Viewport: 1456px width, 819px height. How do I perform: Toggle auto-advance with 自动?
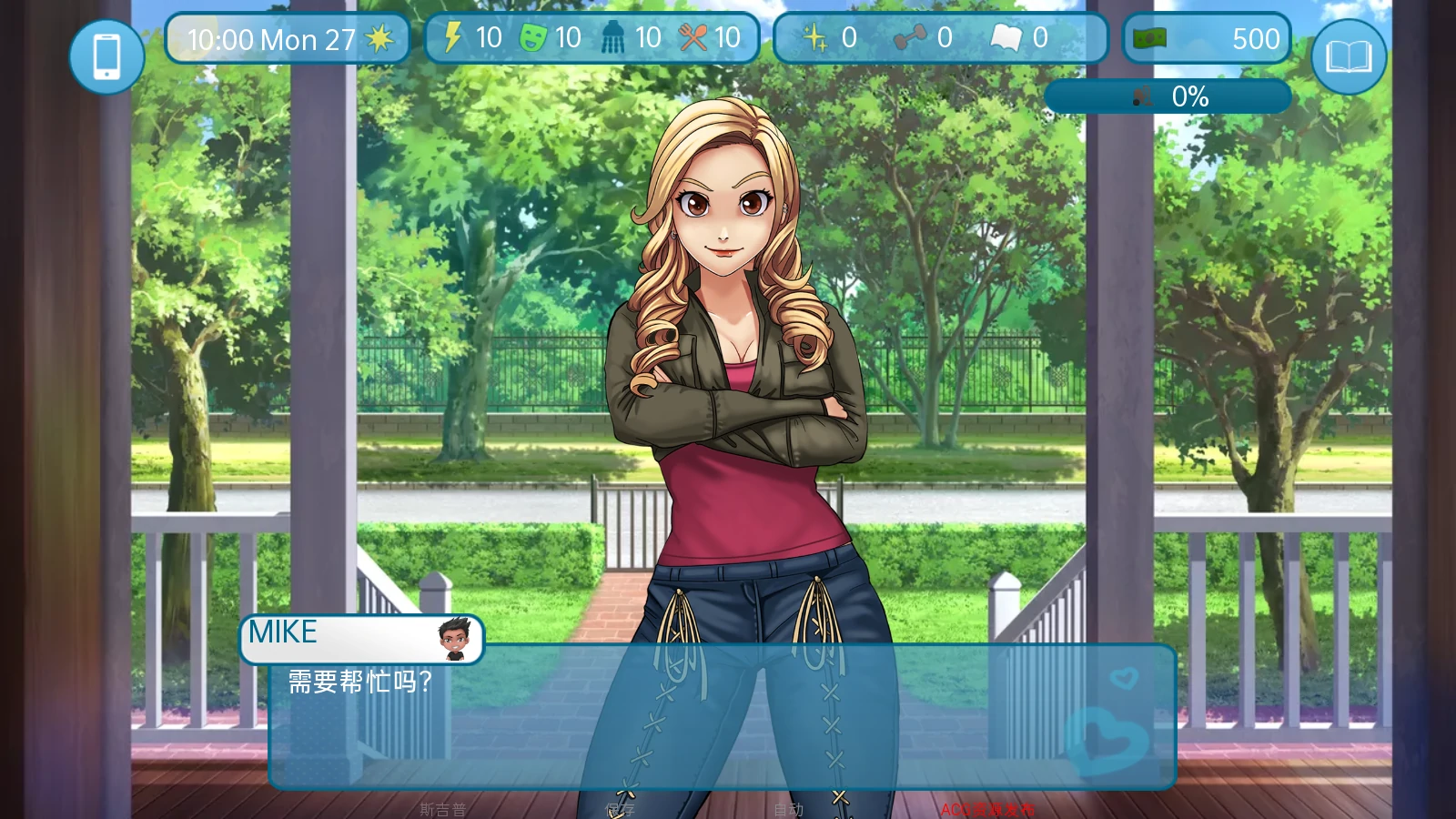click(x=788, y=809)
